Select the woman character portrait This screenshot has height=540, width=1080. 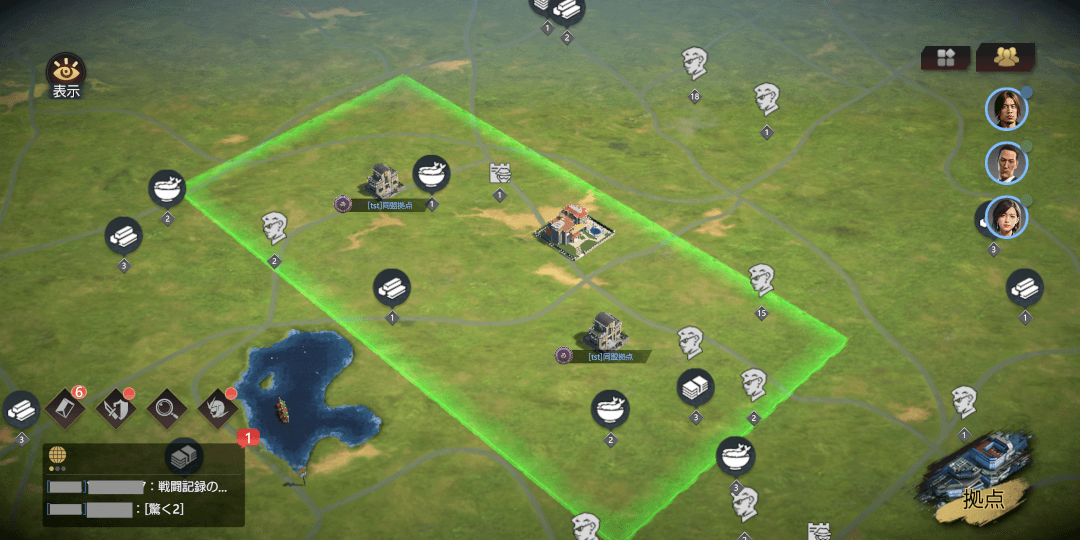coord(1006,218)
